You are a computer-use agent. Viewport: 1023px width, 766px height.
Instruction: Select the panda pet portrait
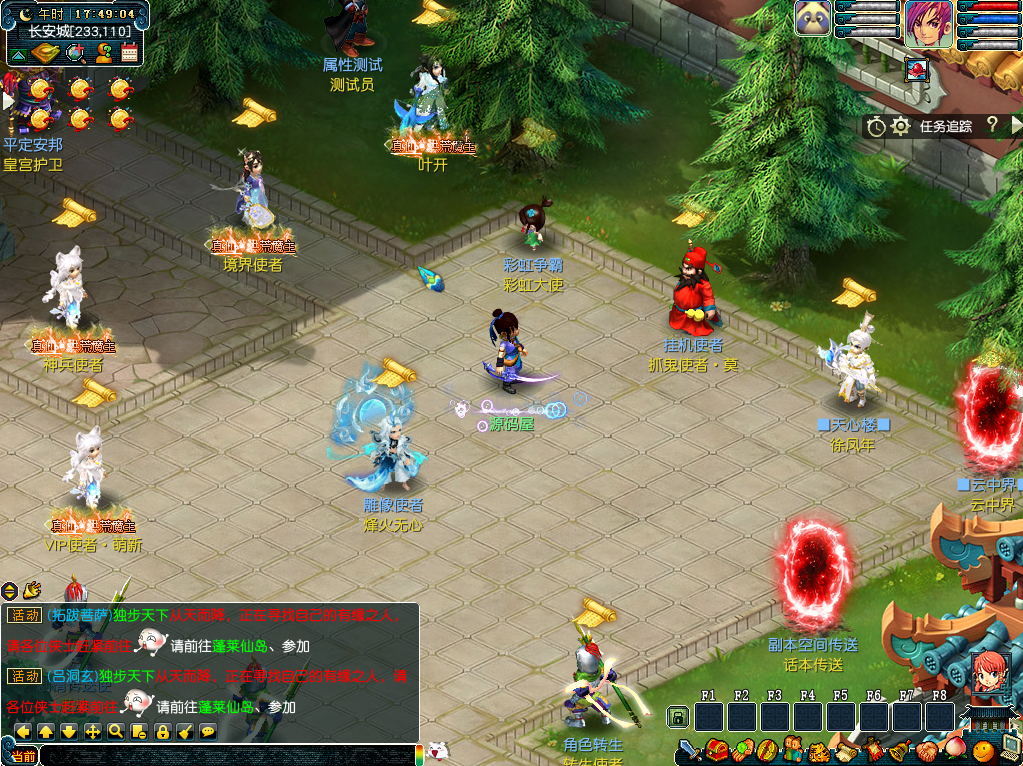point(813,18)
